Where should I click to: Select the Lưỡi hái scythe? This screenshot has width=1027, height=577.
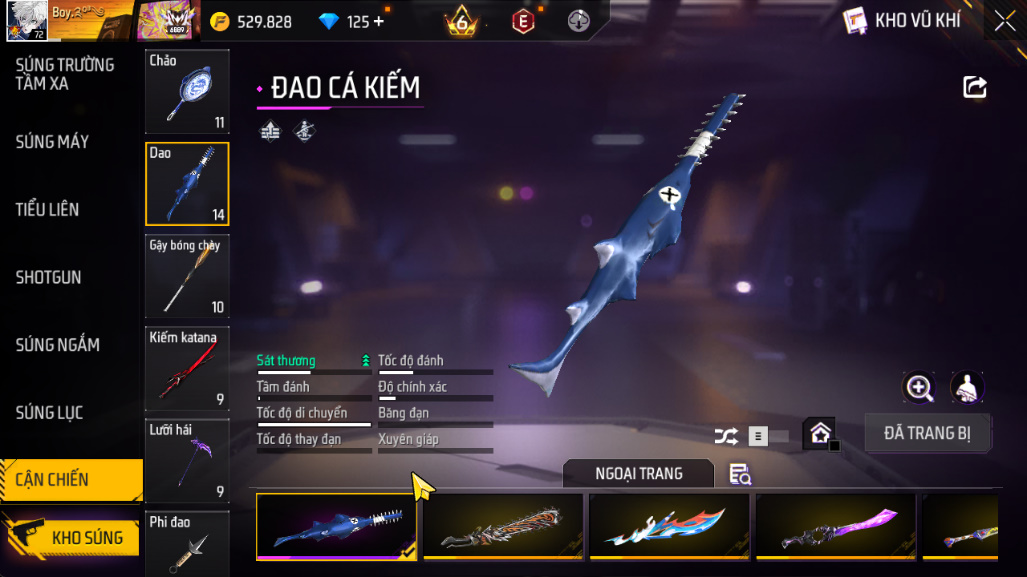187,460
